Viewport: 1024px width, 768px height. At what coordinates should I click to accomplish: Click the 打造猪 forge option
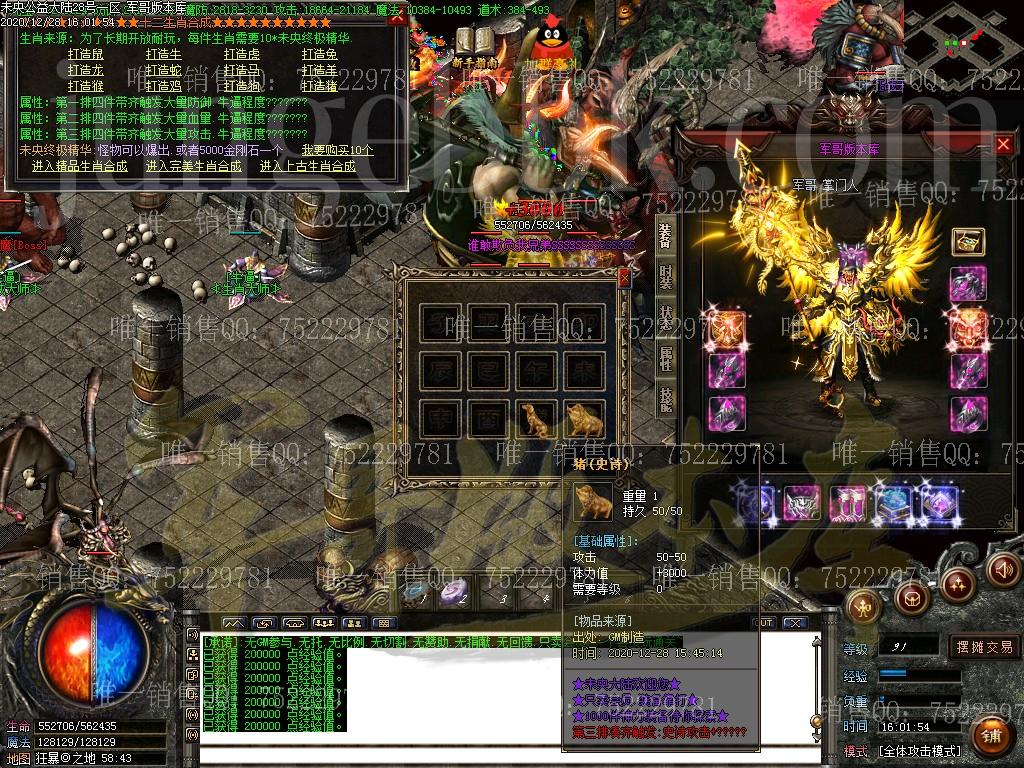pyautogui.click(x=319, y=86)
